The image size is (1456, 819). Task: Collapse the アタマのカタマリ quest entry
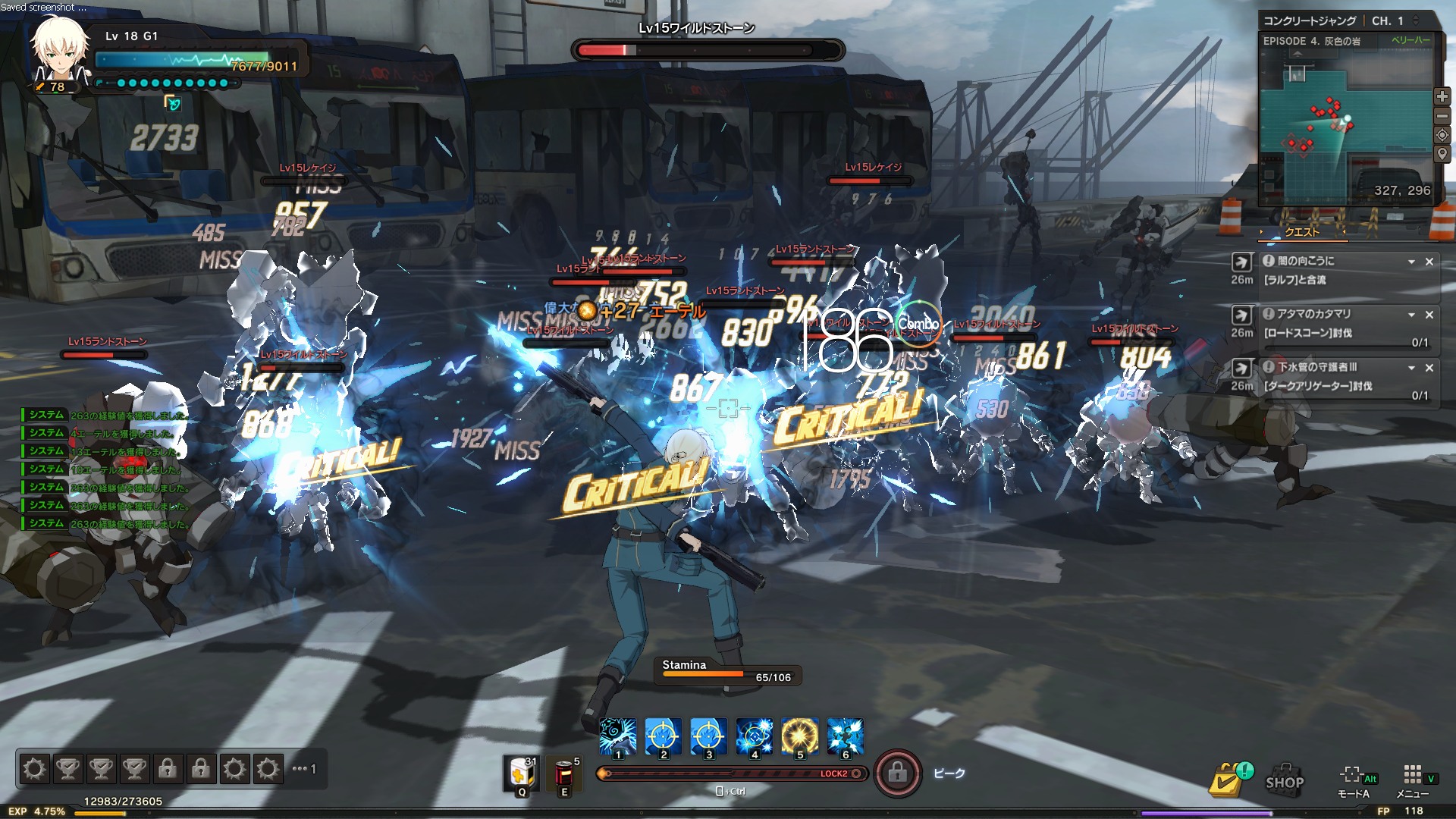[x=1411, y=315]
